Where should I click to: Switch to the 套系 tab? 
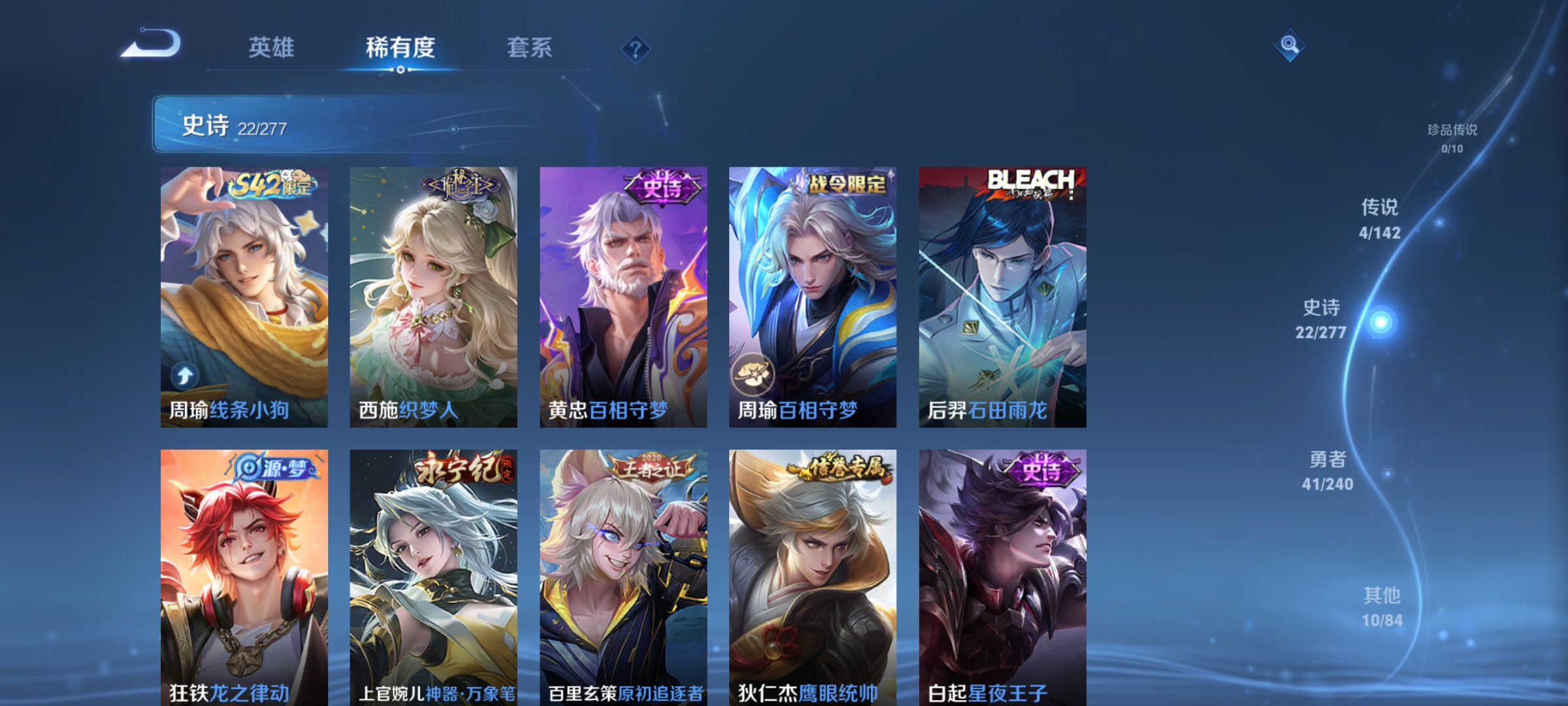point(529,48)
